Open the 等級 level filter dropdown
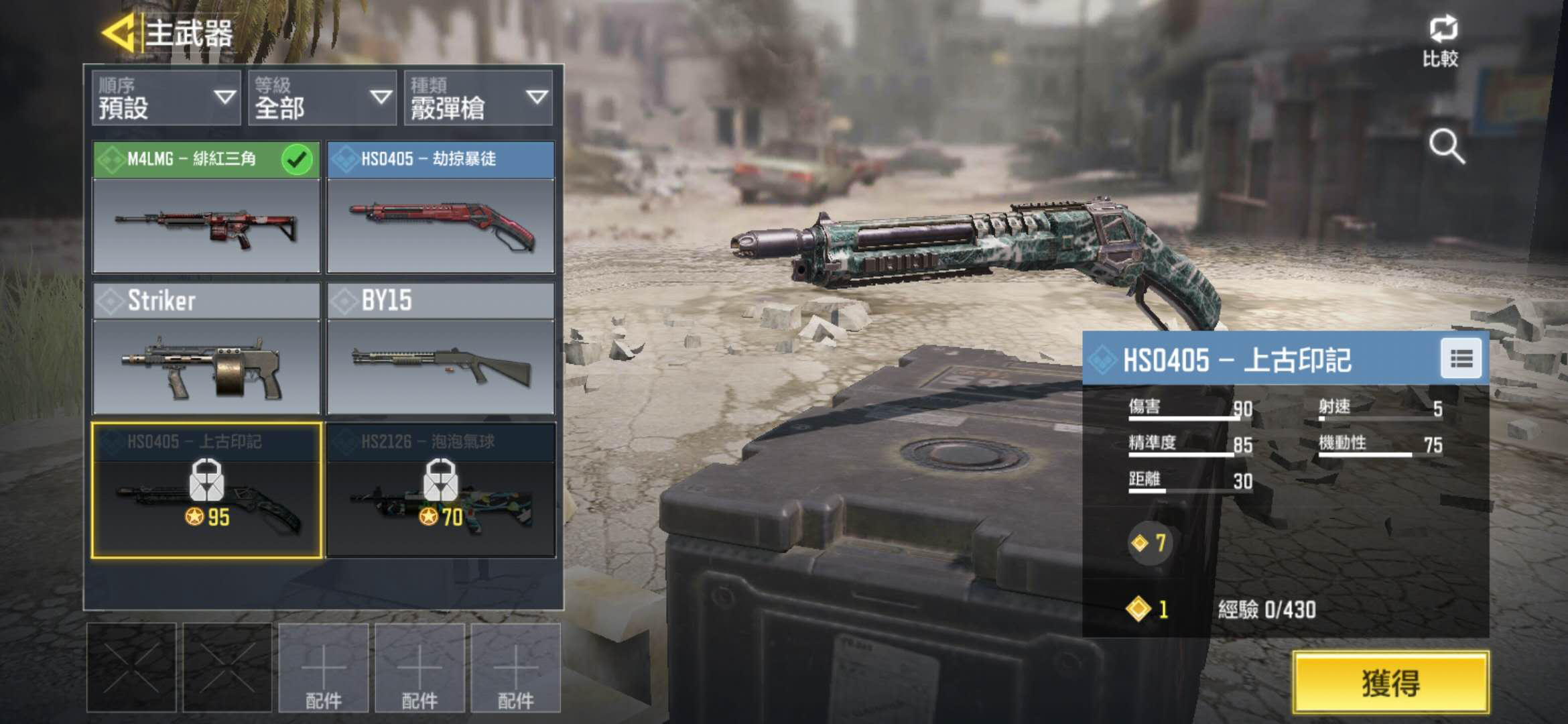Screen dimensions: 1568x724 pos(322,98)
